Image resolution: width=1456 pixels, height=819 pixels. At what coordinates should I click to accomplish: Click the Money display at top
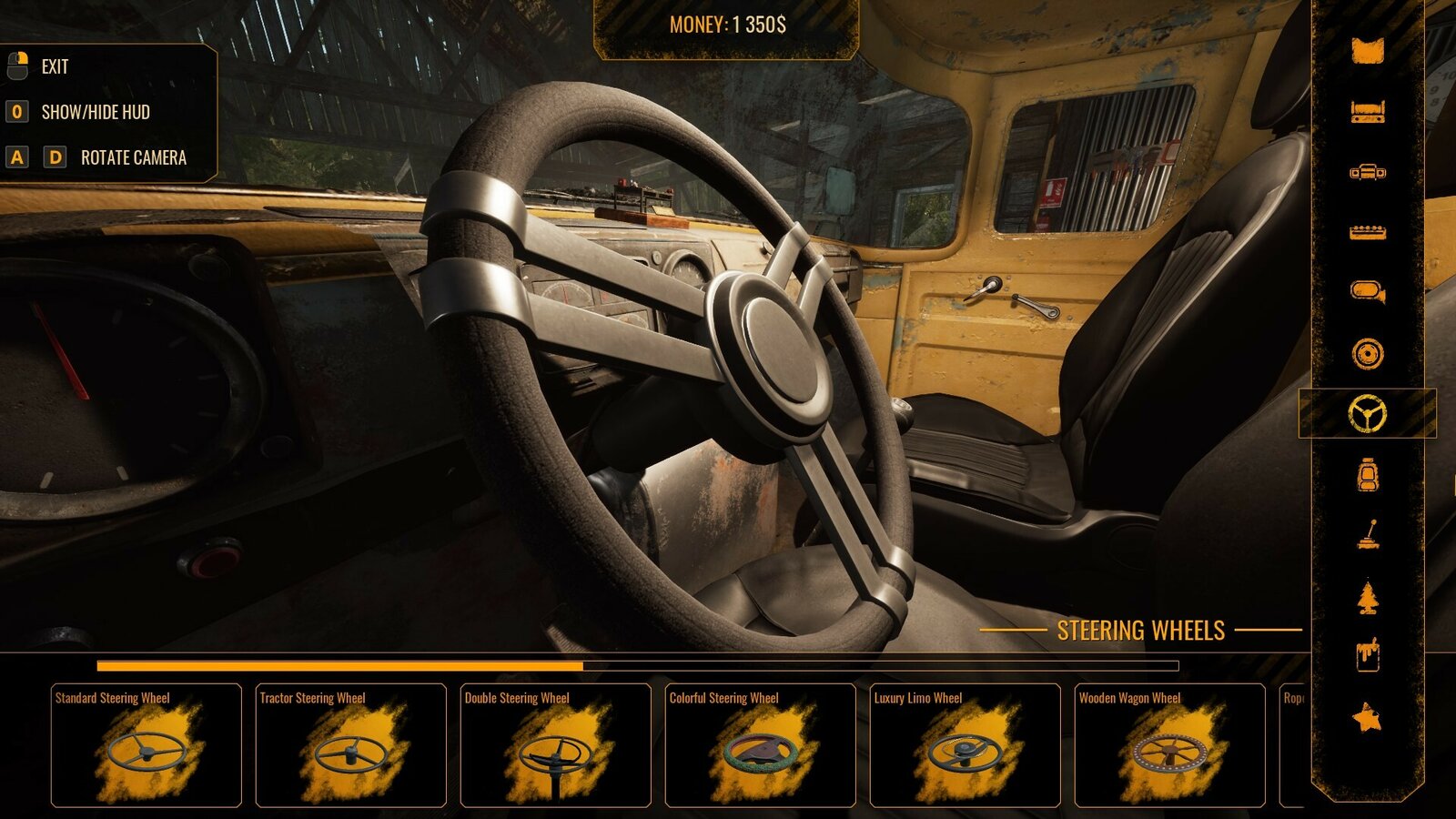728,26
